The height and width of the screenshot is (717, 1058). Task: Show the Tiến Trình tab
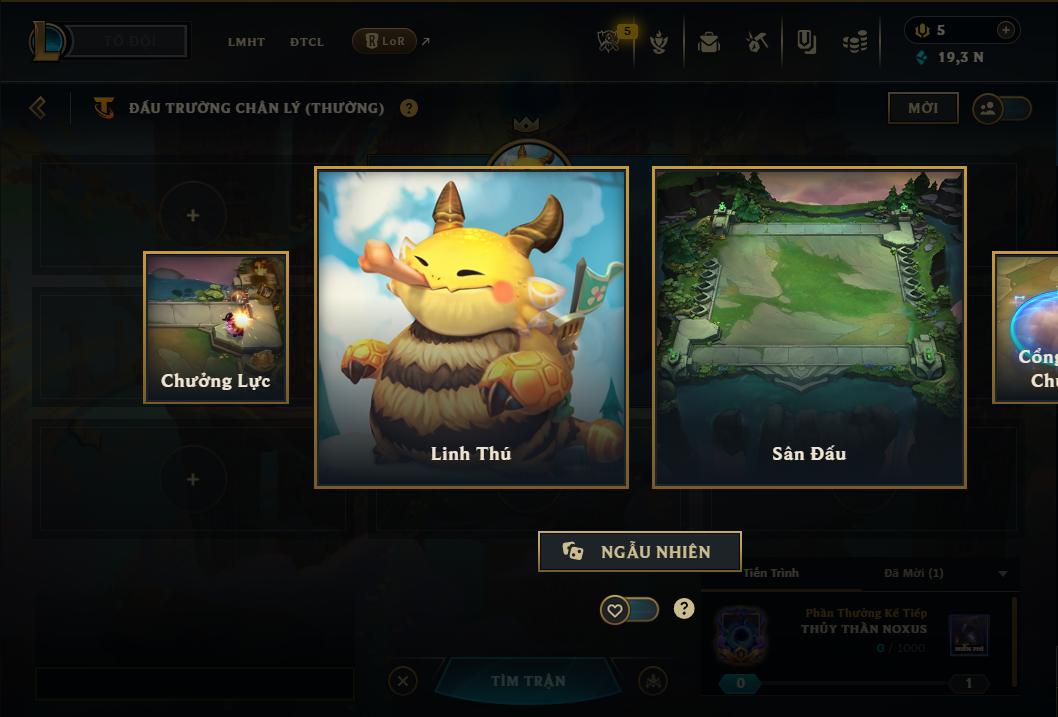click(x=771, y=573)
